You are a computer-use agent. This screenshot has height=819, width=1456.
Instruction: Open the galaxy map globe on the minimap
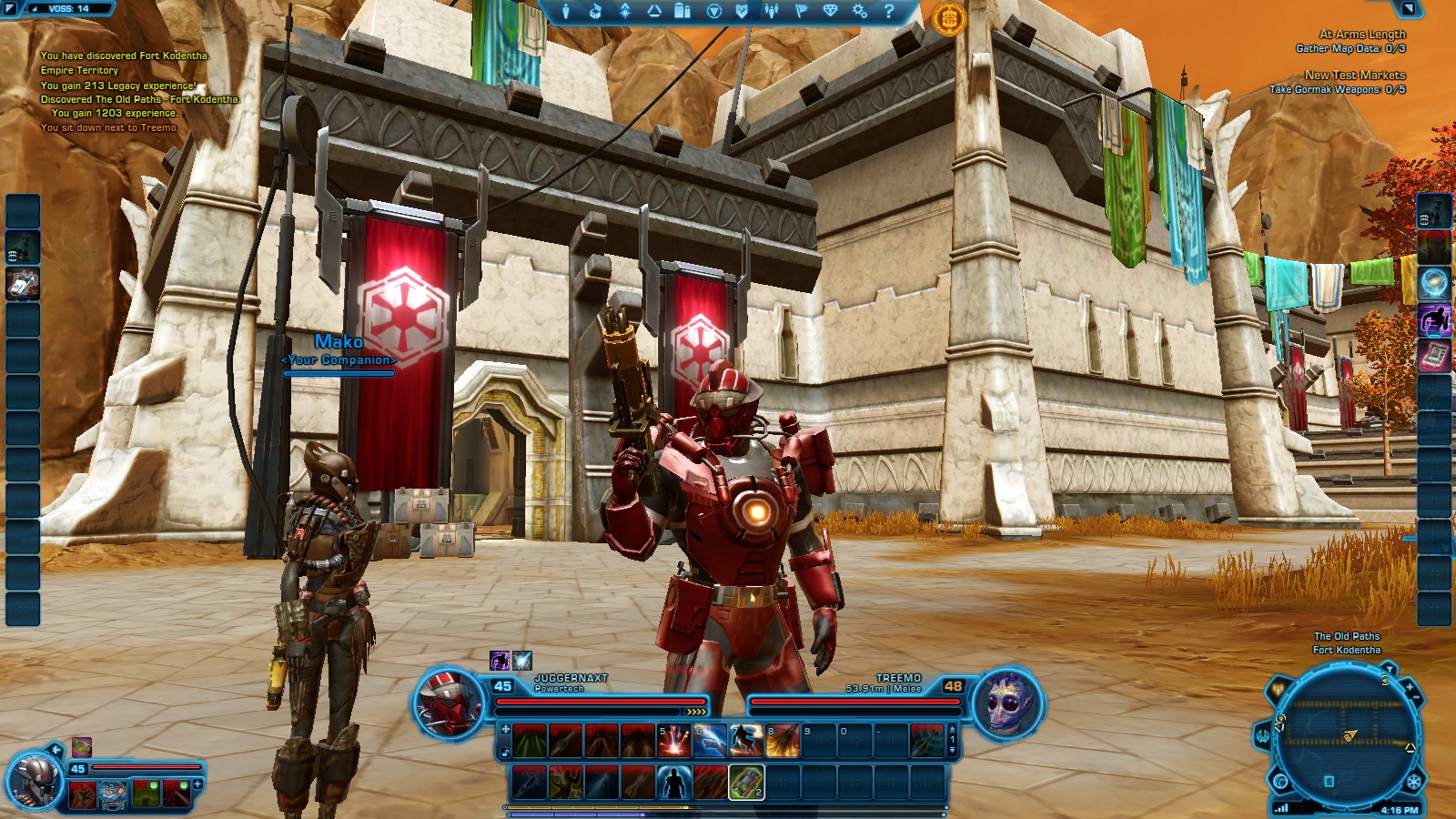1279,781
